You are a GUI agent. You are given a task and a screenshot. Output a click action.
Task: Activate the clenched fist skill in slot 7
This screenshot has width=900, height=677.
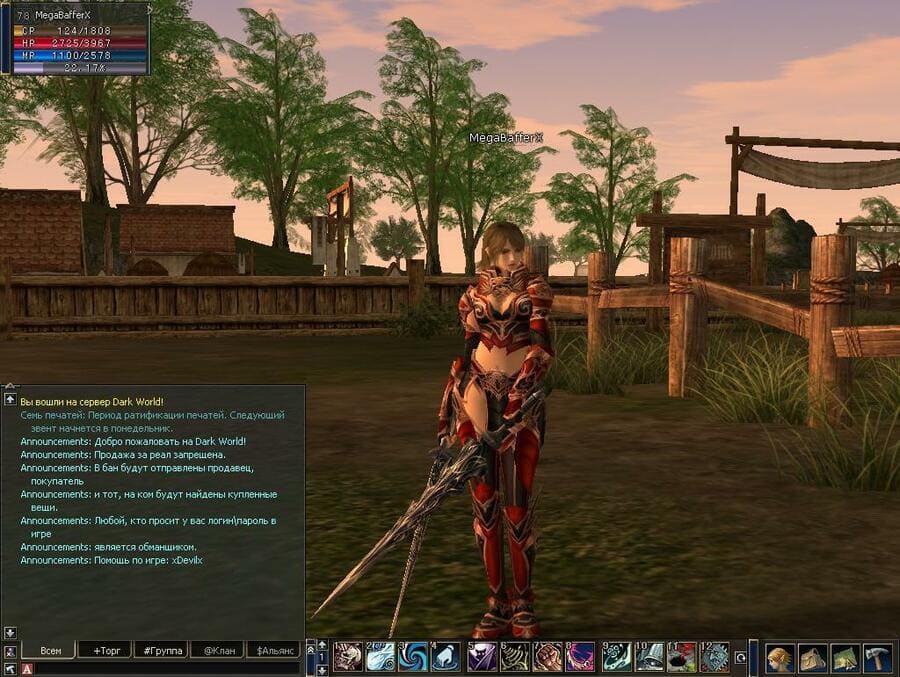(548, 657)
